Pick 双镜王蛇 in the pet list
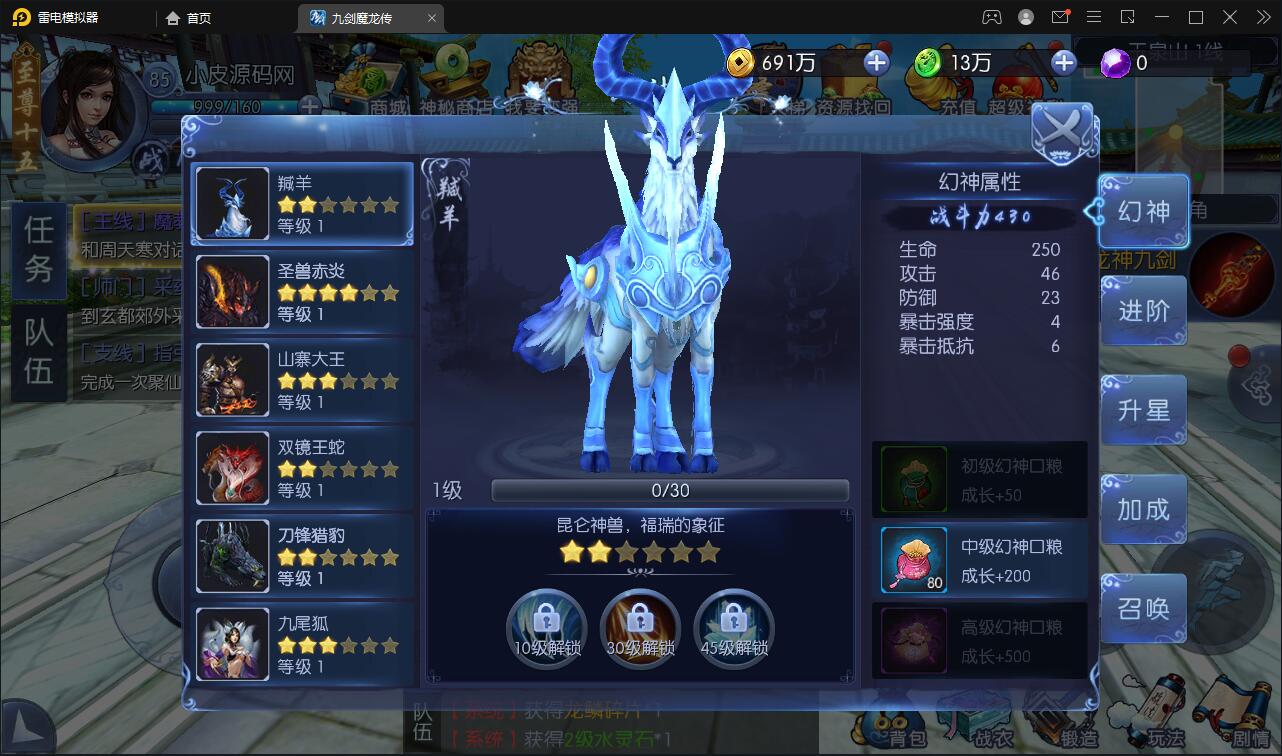Viewport: 1282px width, 756px height. click(302, 468)
